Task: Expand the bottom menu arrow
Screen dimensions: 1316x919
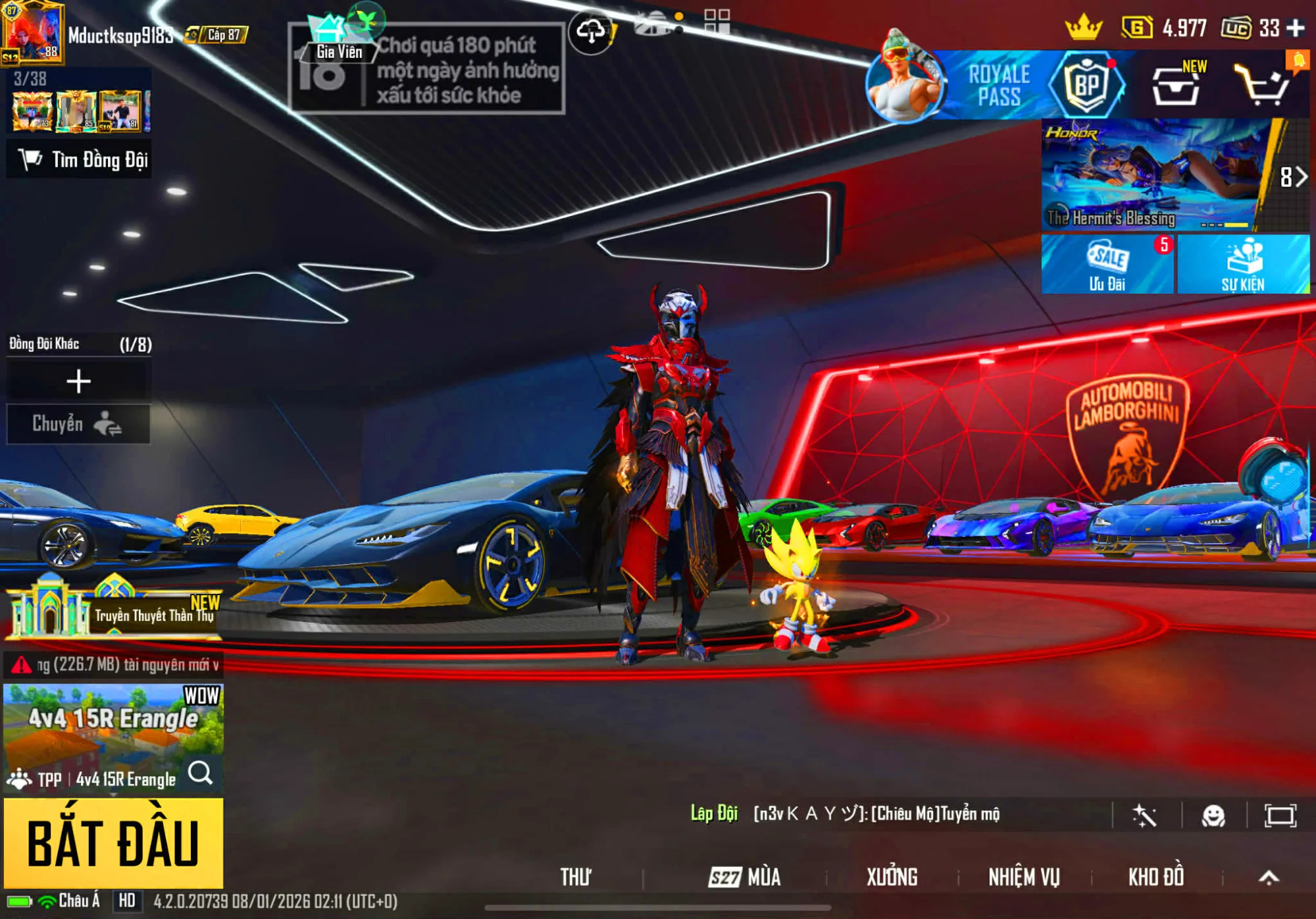Action: pos(1269,877)
